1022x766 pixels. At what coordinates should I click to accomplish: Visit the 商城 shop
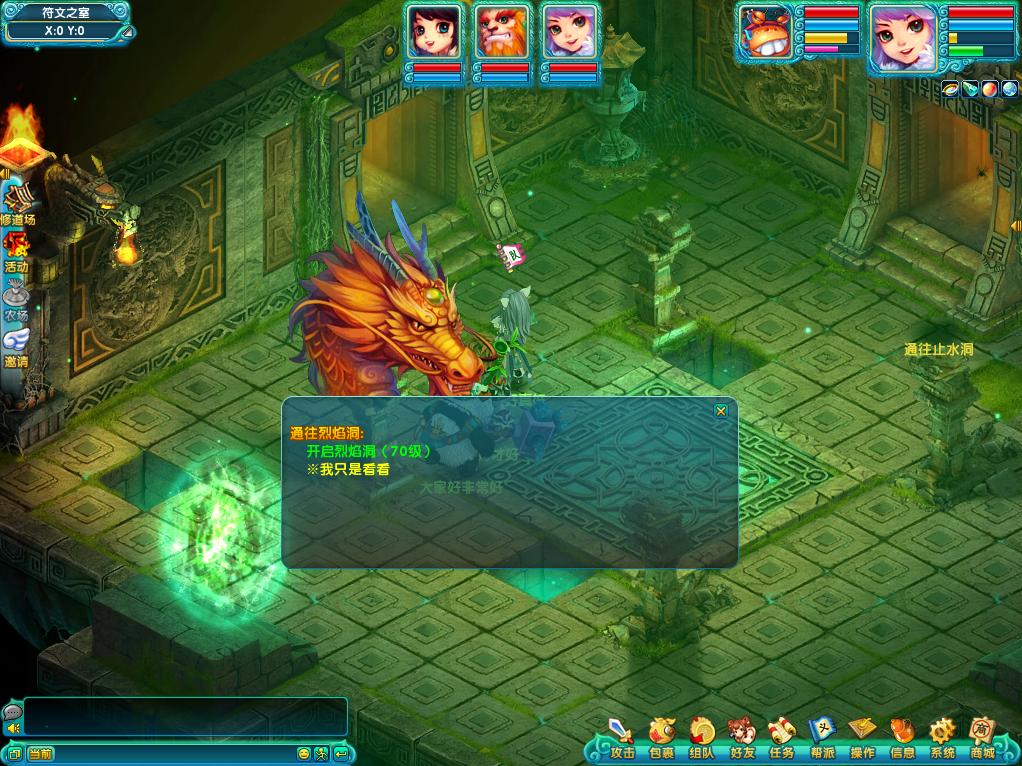[982, 738]
